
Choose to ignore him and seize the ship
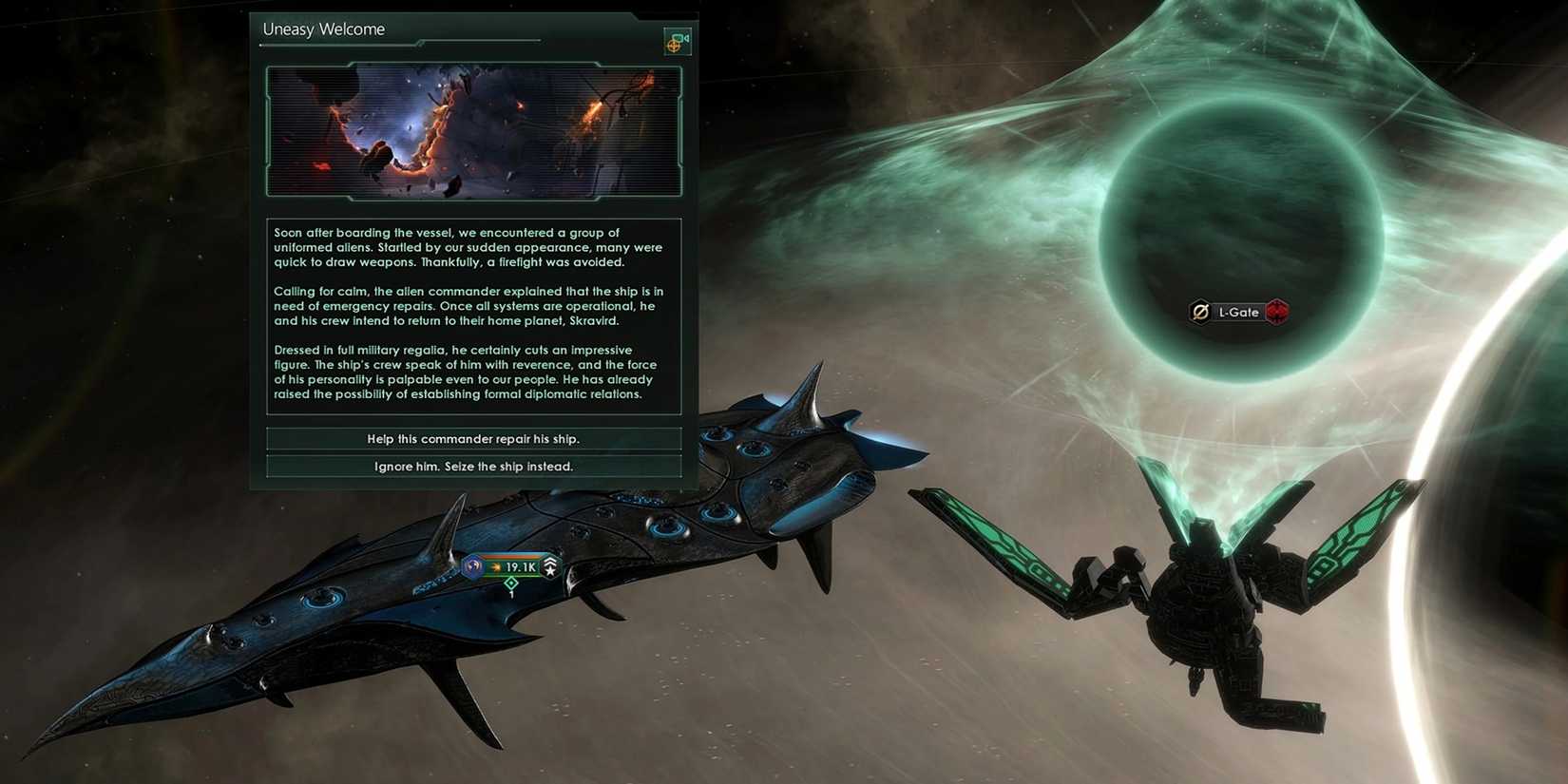473,466
